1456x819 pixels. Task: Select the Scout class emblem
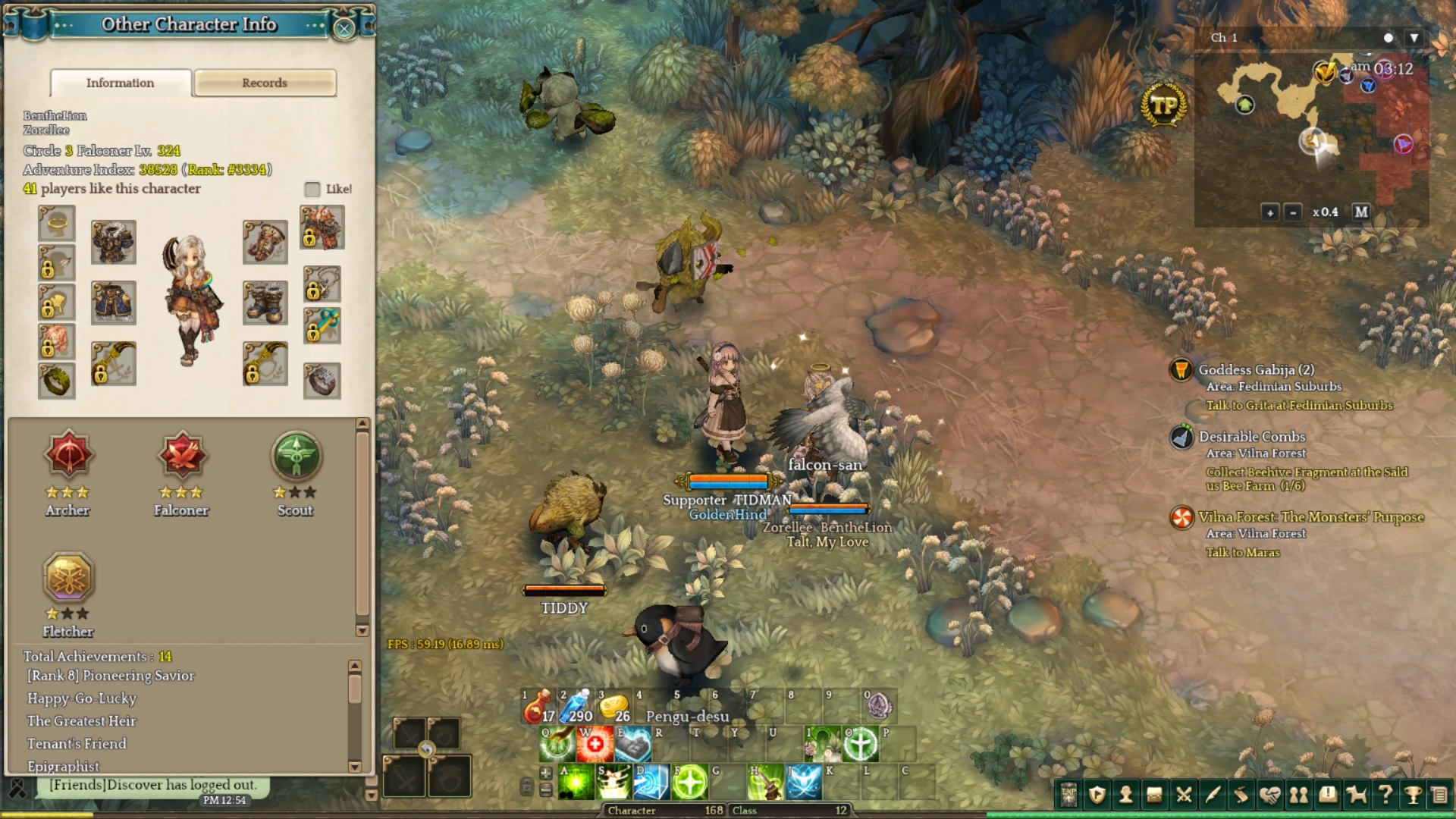pos(296,457)
